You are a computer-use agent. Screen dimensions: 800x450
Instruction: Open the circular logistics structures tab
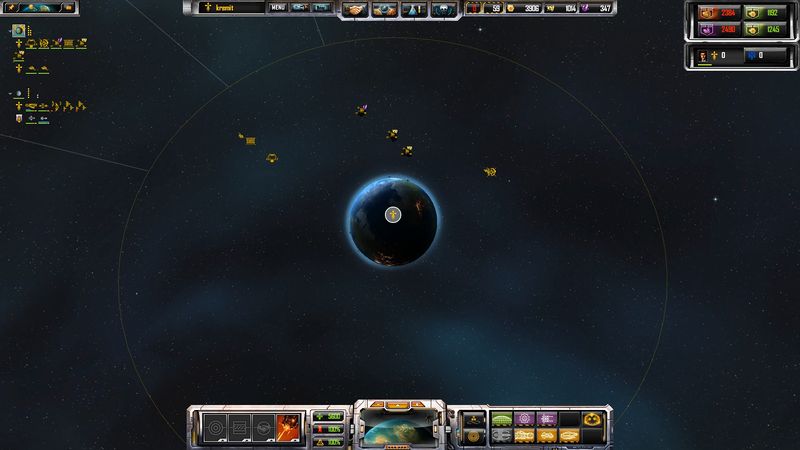click(x=475, y=436)
